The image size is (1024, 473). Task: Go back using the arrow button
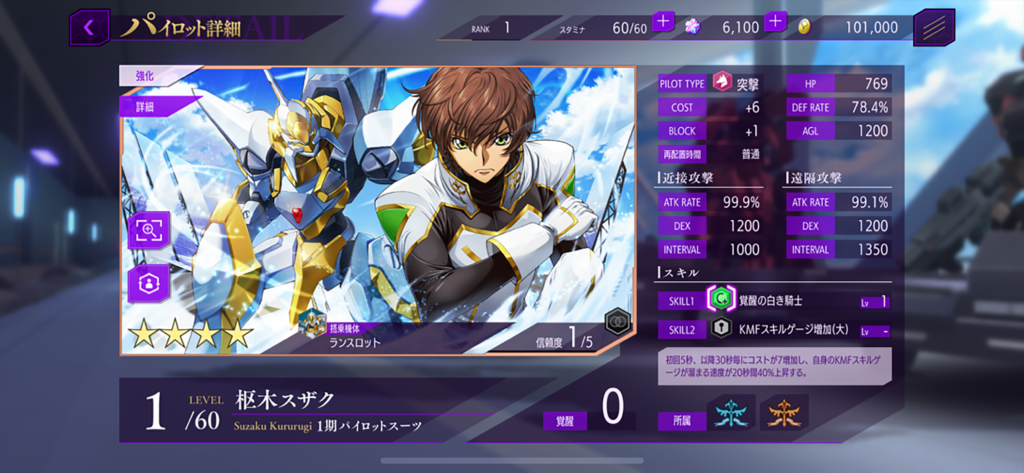click(89, 28)
